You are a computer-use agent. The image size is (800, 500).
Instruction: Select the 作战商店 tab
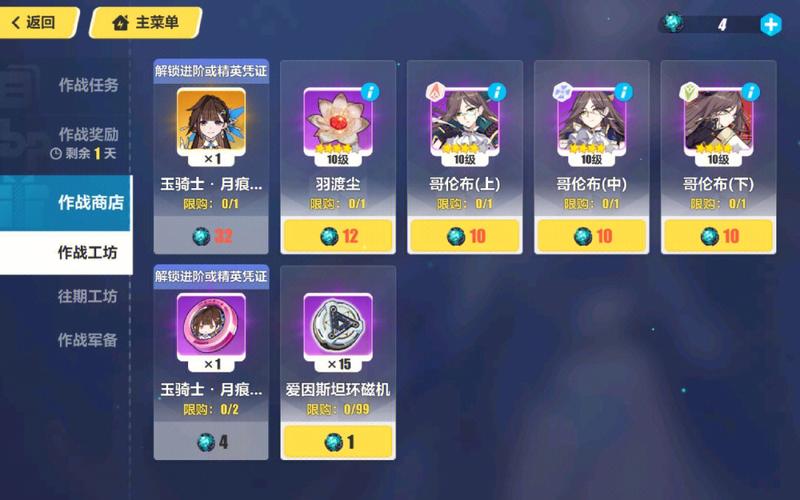[x=90, y=202]
